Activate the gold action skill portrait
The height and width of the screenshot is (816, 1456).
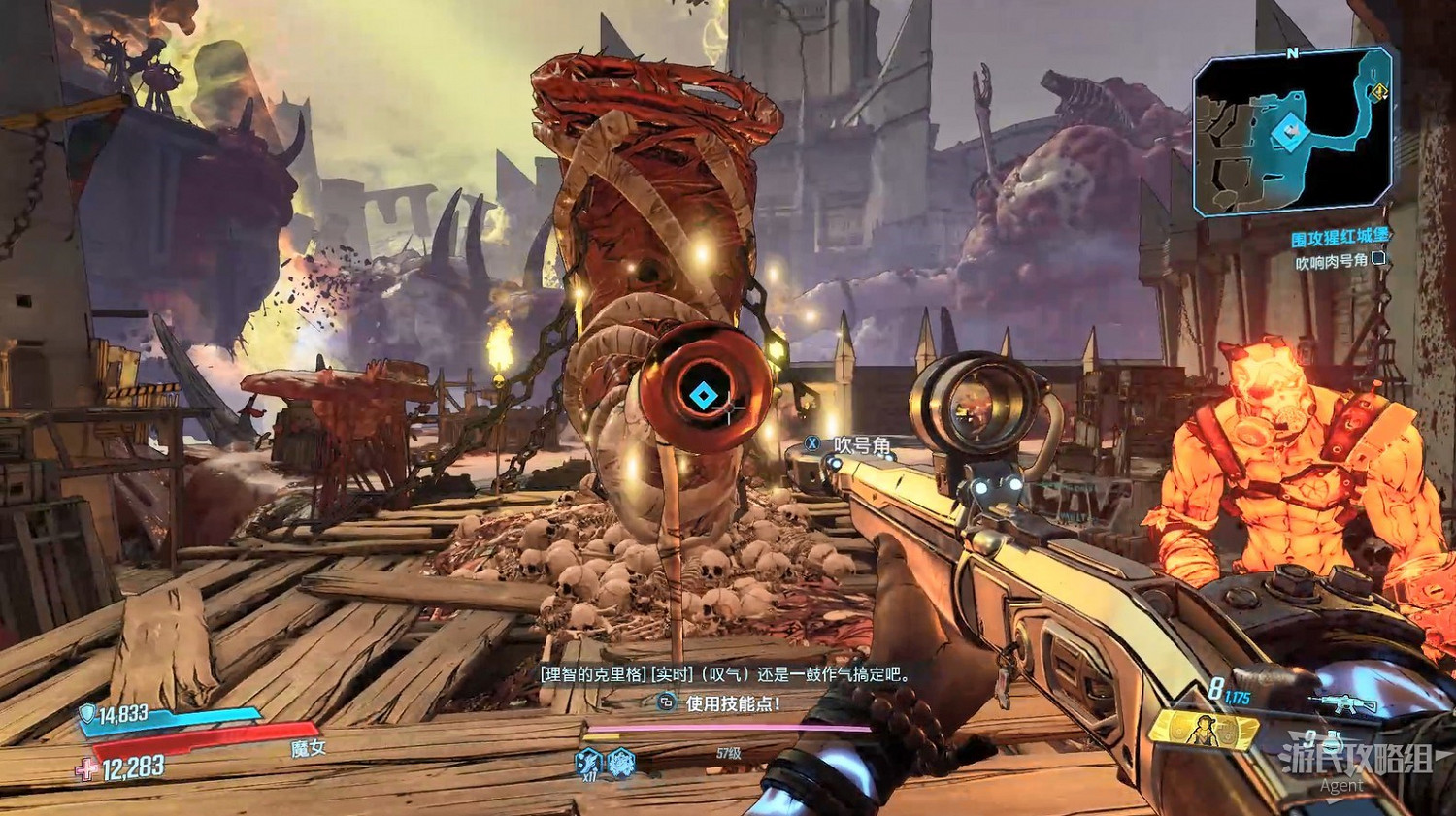1204,730
